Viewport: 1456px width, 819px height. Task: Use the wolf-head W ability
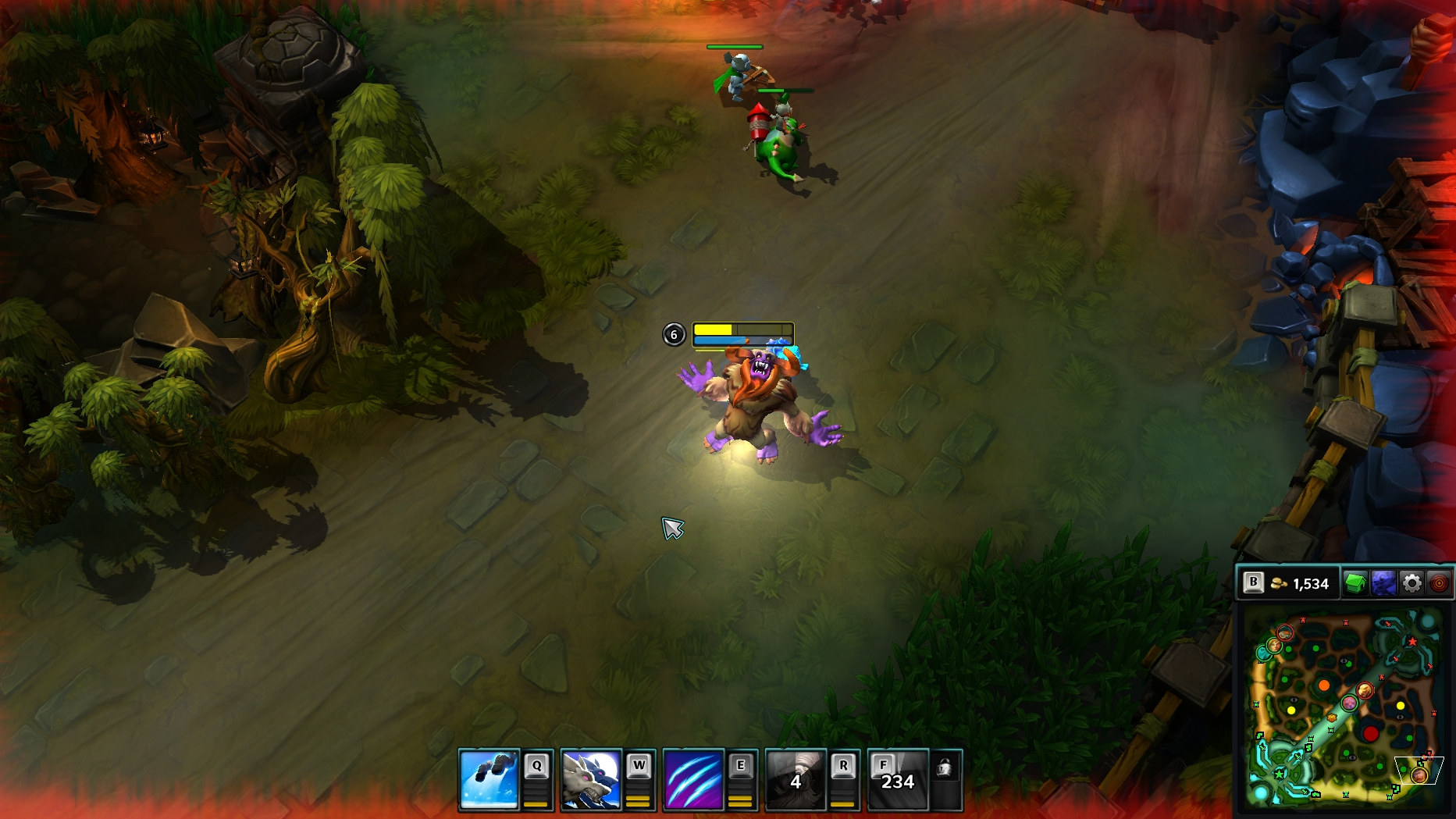pyautogui.click(x=591, y=779)
